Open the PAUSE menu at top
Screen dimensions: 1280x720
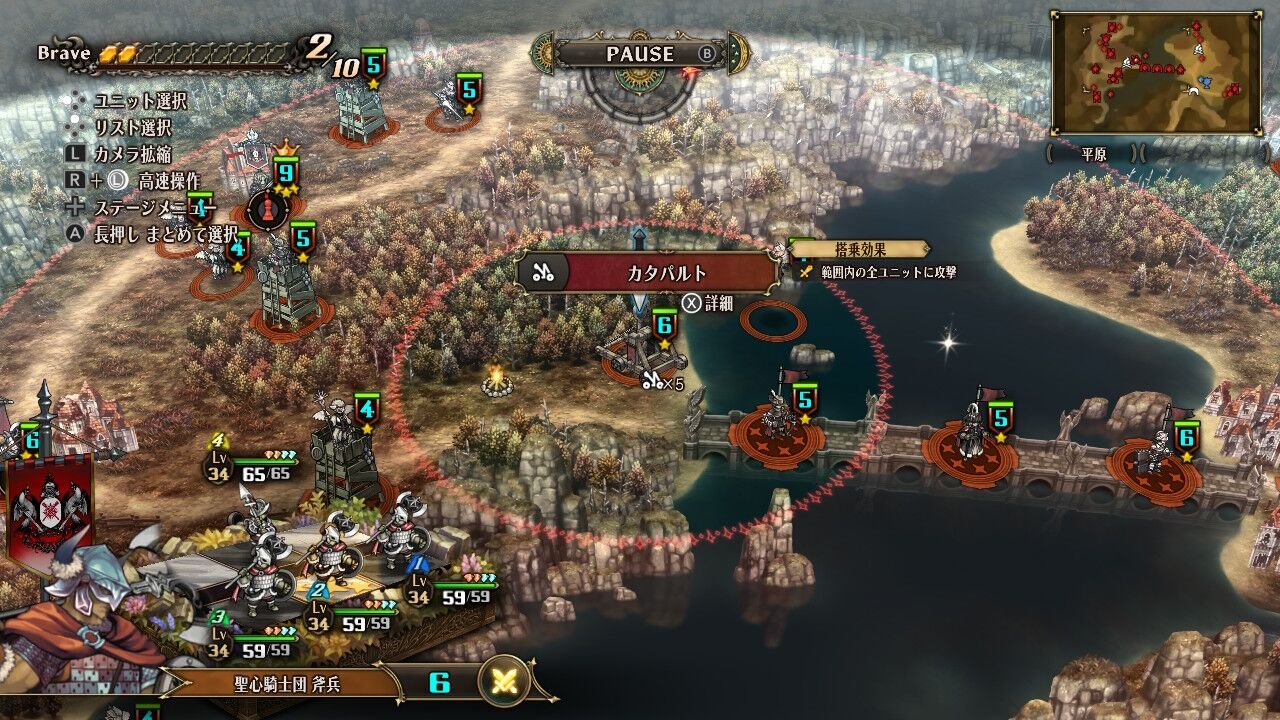tap(640, 54)
